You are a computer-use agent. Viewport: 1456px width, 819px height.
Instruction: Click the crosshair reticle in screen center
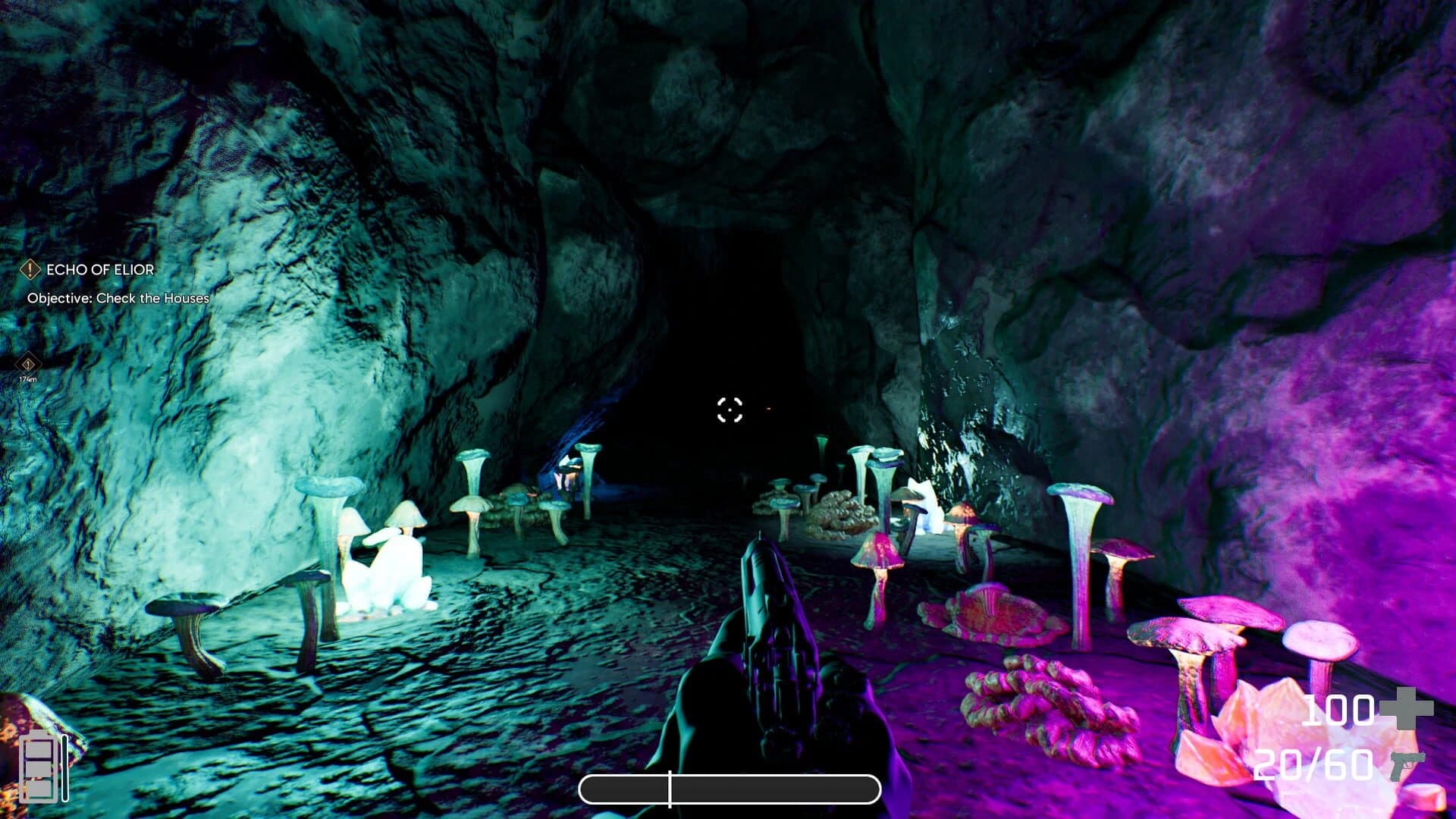tap(730, 410)
